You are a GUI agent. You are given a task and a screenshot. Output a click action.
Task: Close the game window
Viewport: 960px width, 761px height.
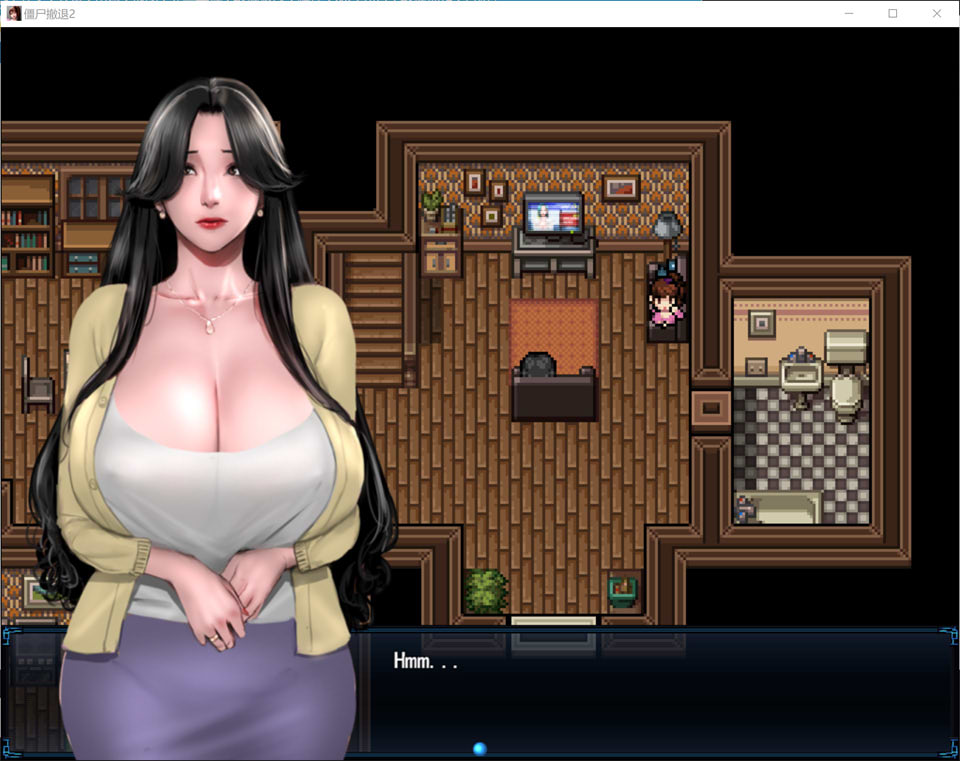[x=937, y=14]
